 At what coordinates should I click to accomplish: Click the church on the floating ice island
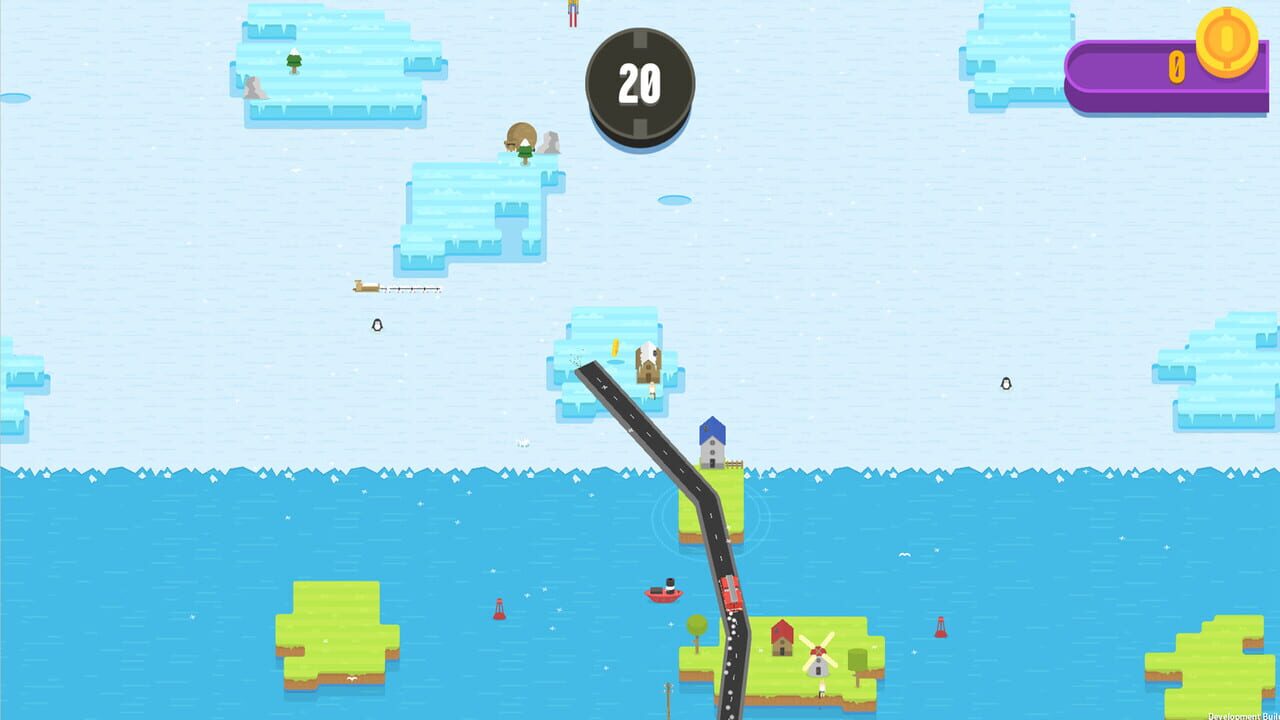[646, 365]
